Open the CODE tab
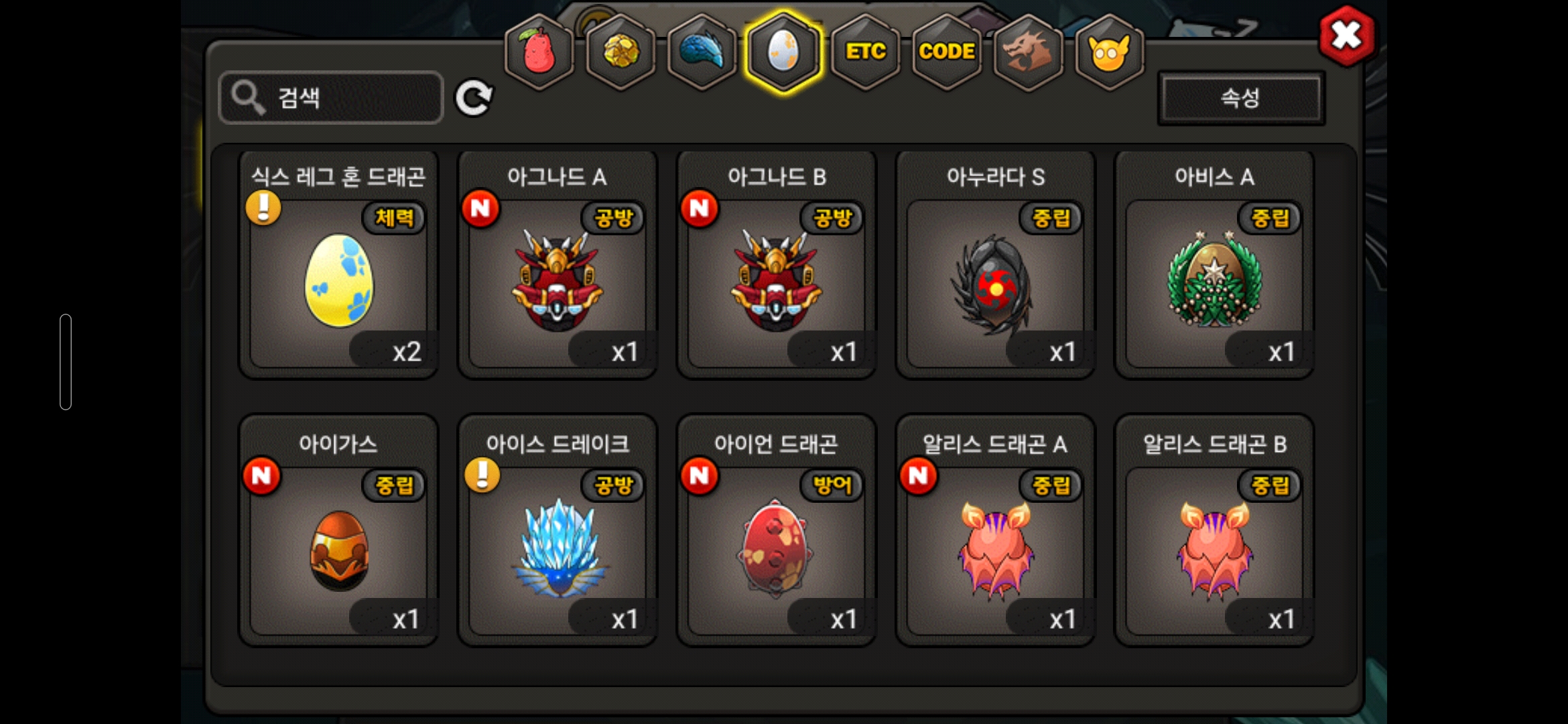1568x724 pixels. [946, 52]
